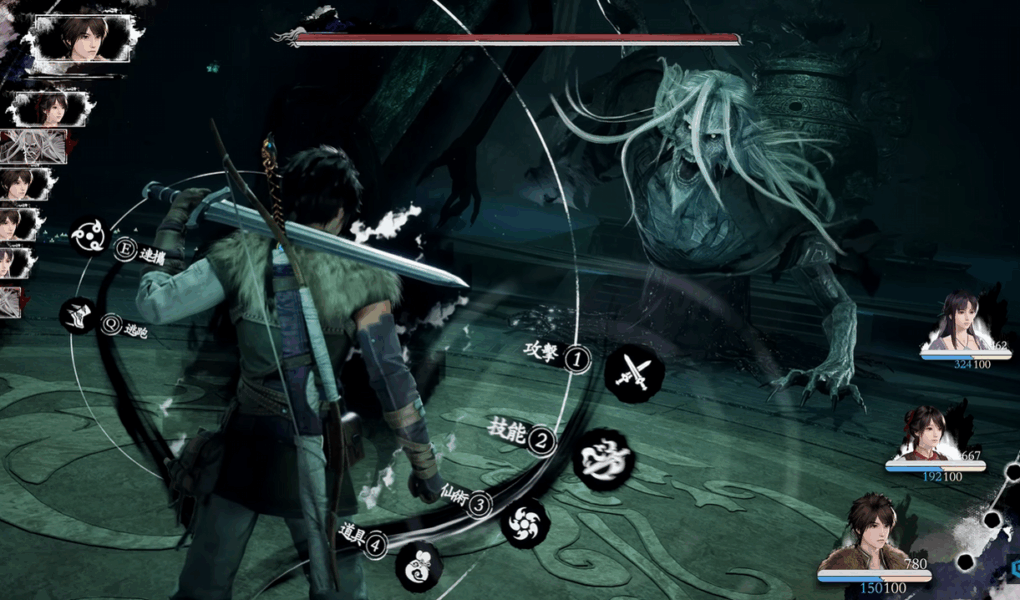The height and width of the screenshot is (600, 1020).
Task: Select the 逃跑 flee command icon
Action: click(x=78, y=316)
